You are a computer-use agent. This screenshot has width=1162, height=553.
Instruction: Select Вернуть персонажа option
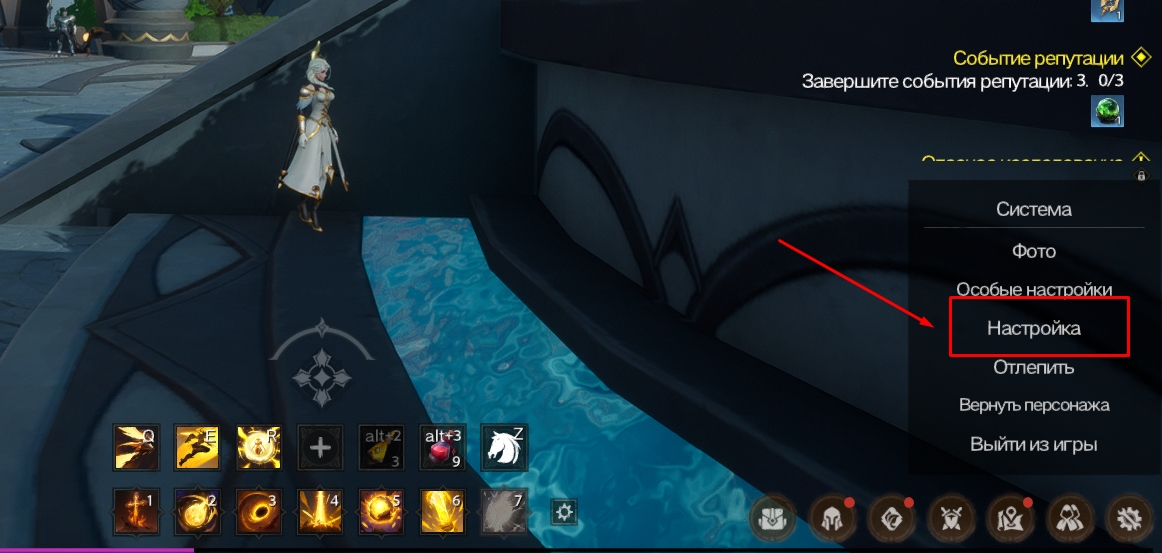click(1034, 405)
